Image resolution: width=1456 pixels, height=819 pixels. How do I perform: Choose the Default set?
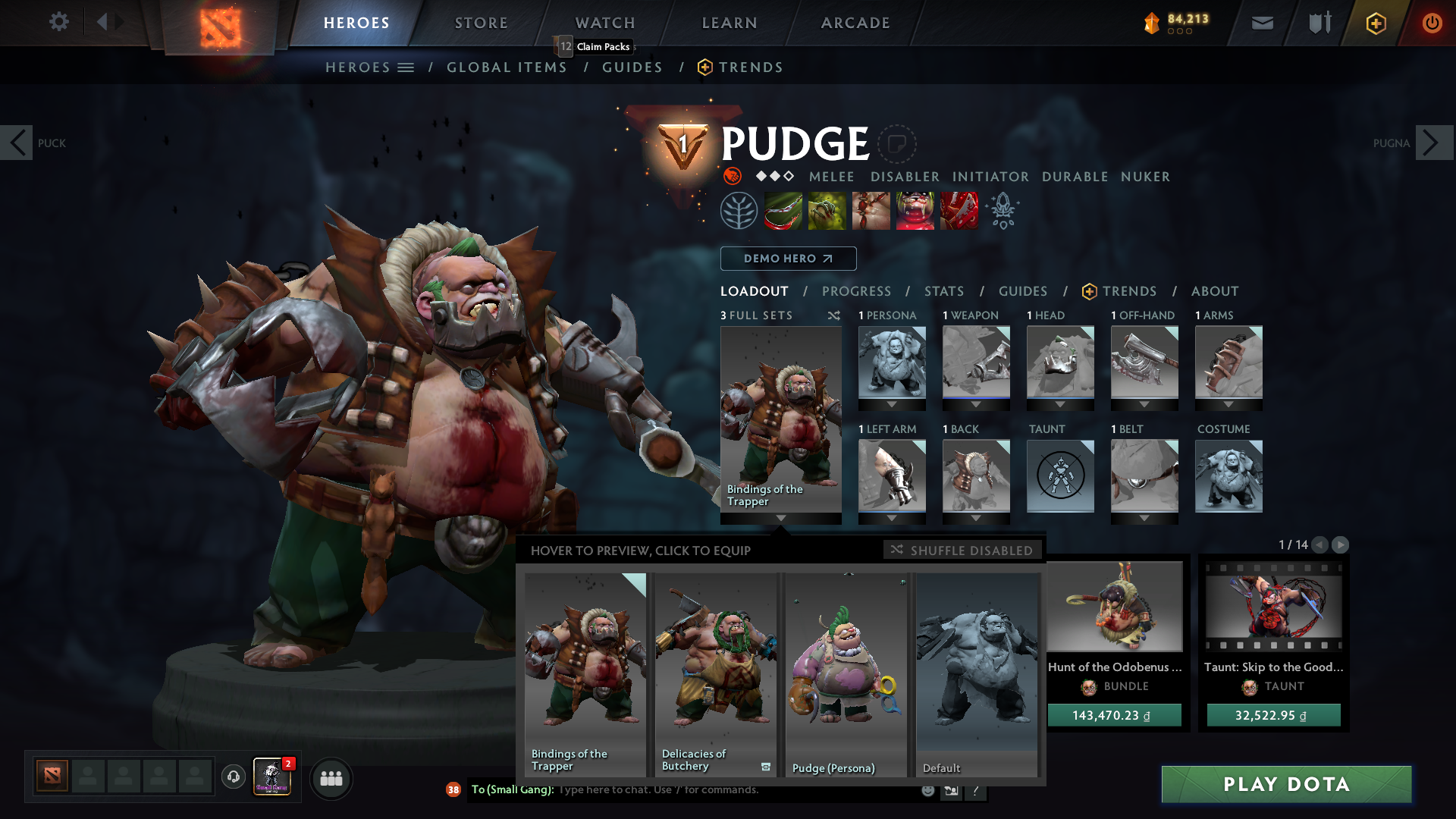(x=976, y=674)
